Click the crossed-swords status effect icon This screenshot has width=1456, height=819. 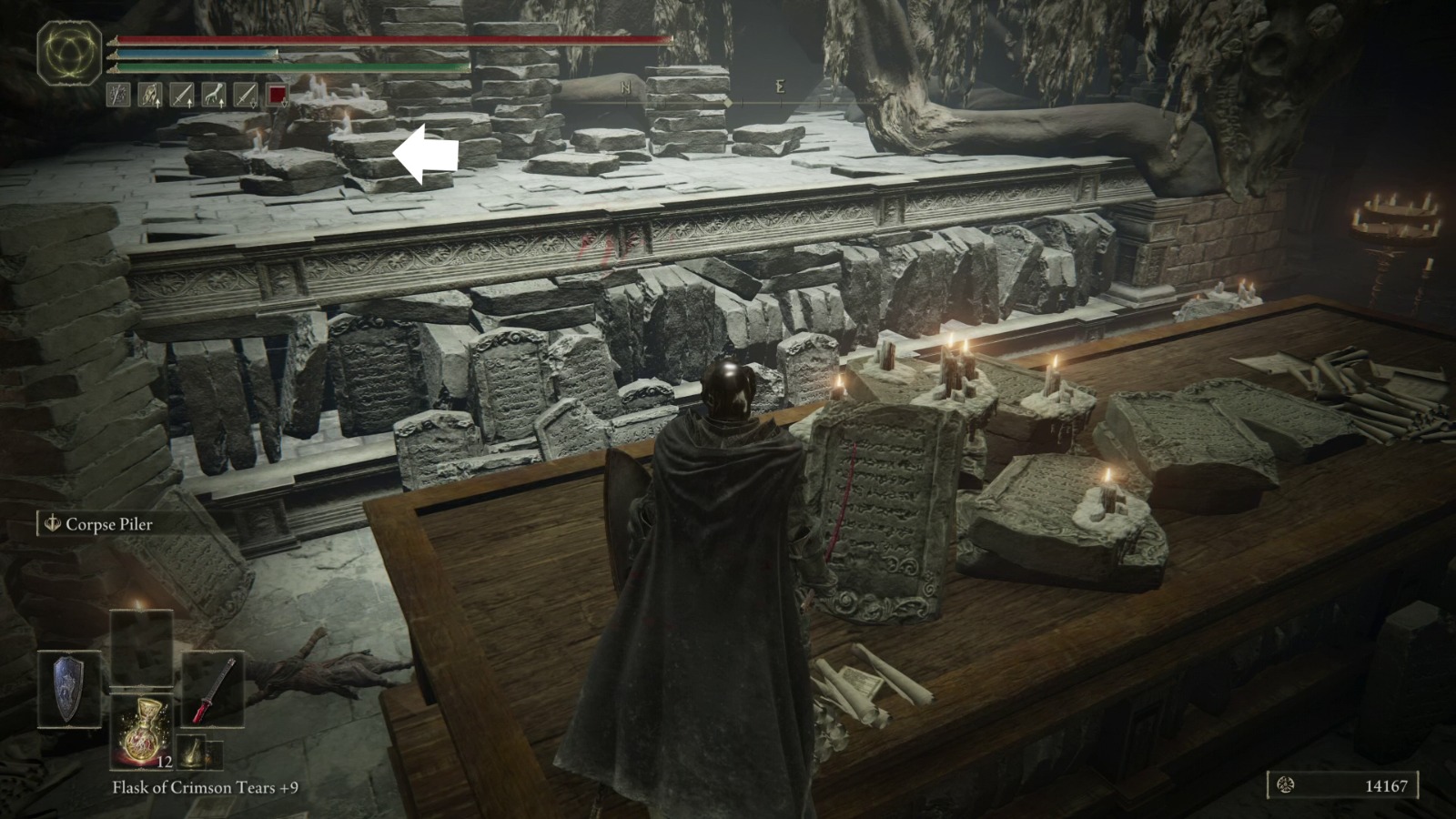click(x=118, y=94)
